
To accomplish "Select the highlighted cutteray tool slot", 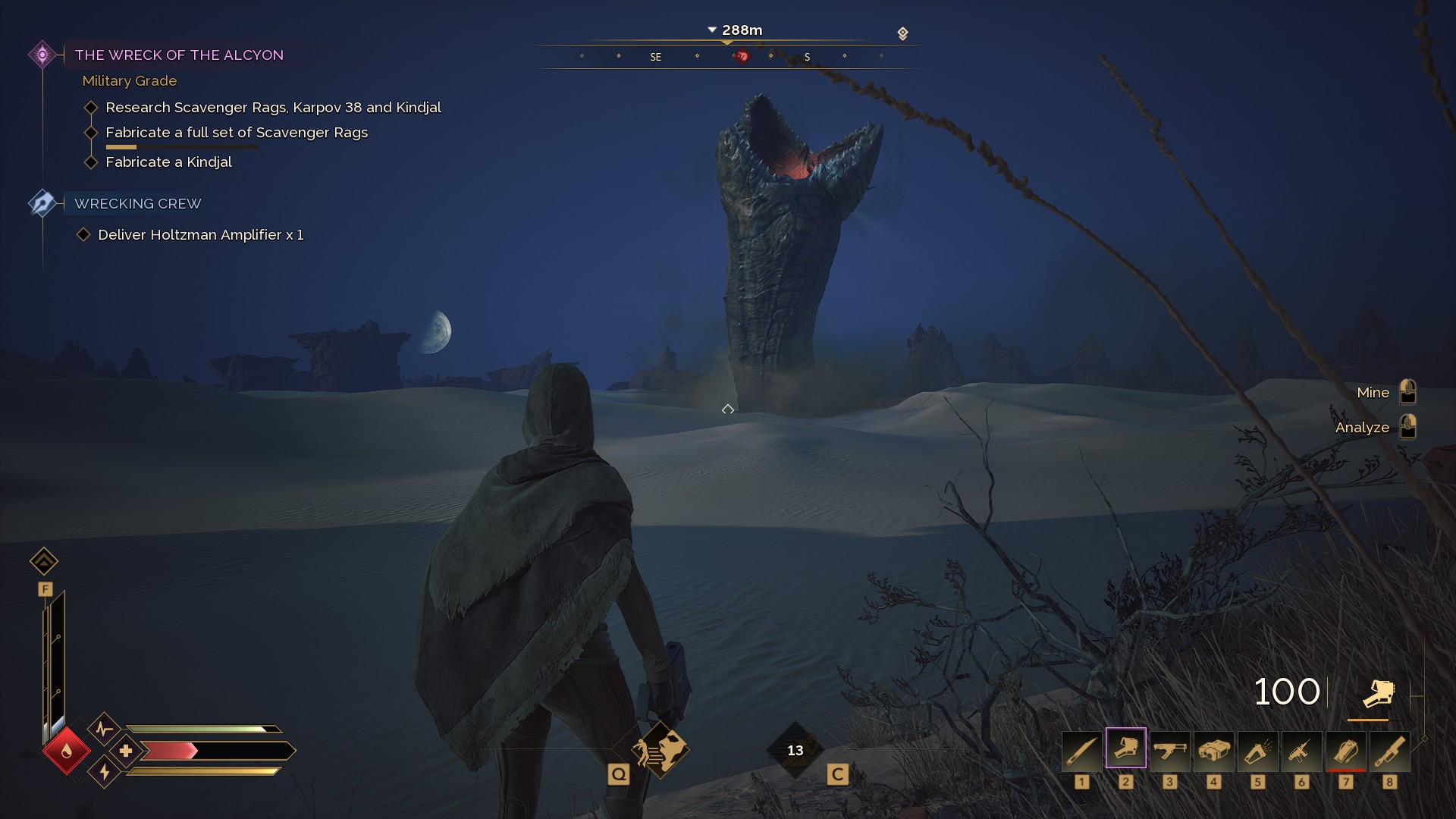I will click(1125, 749).
